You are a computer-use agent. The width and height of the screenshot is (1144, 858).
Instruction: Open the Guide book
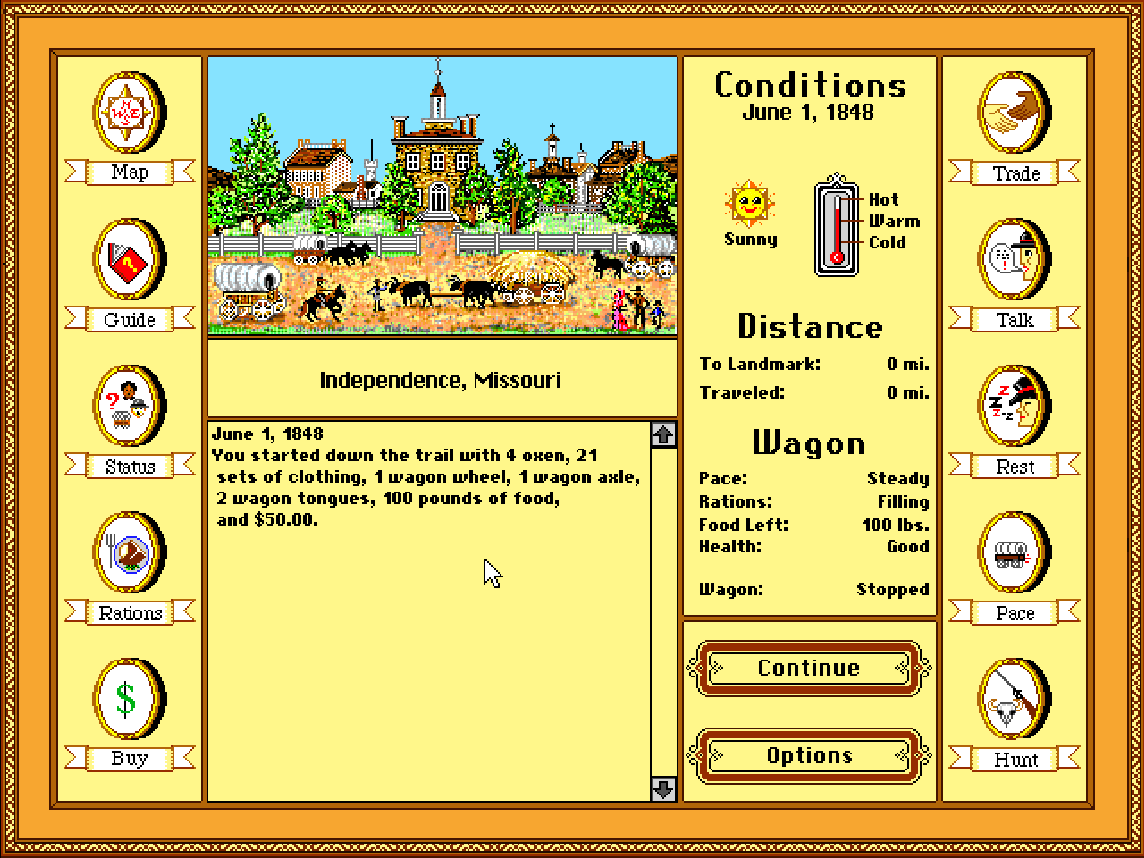[128, 260]
